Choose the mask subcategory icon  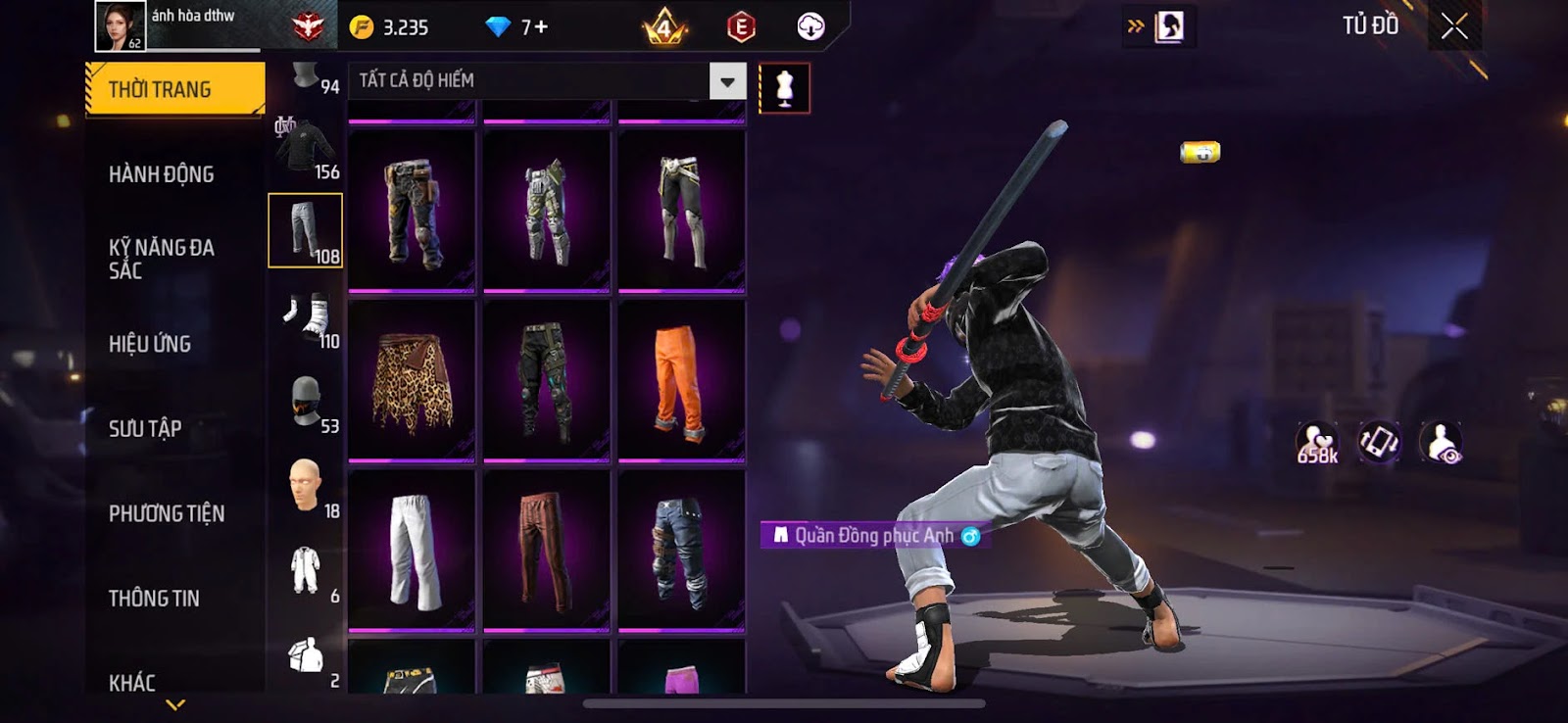click(x=306, y=401)
